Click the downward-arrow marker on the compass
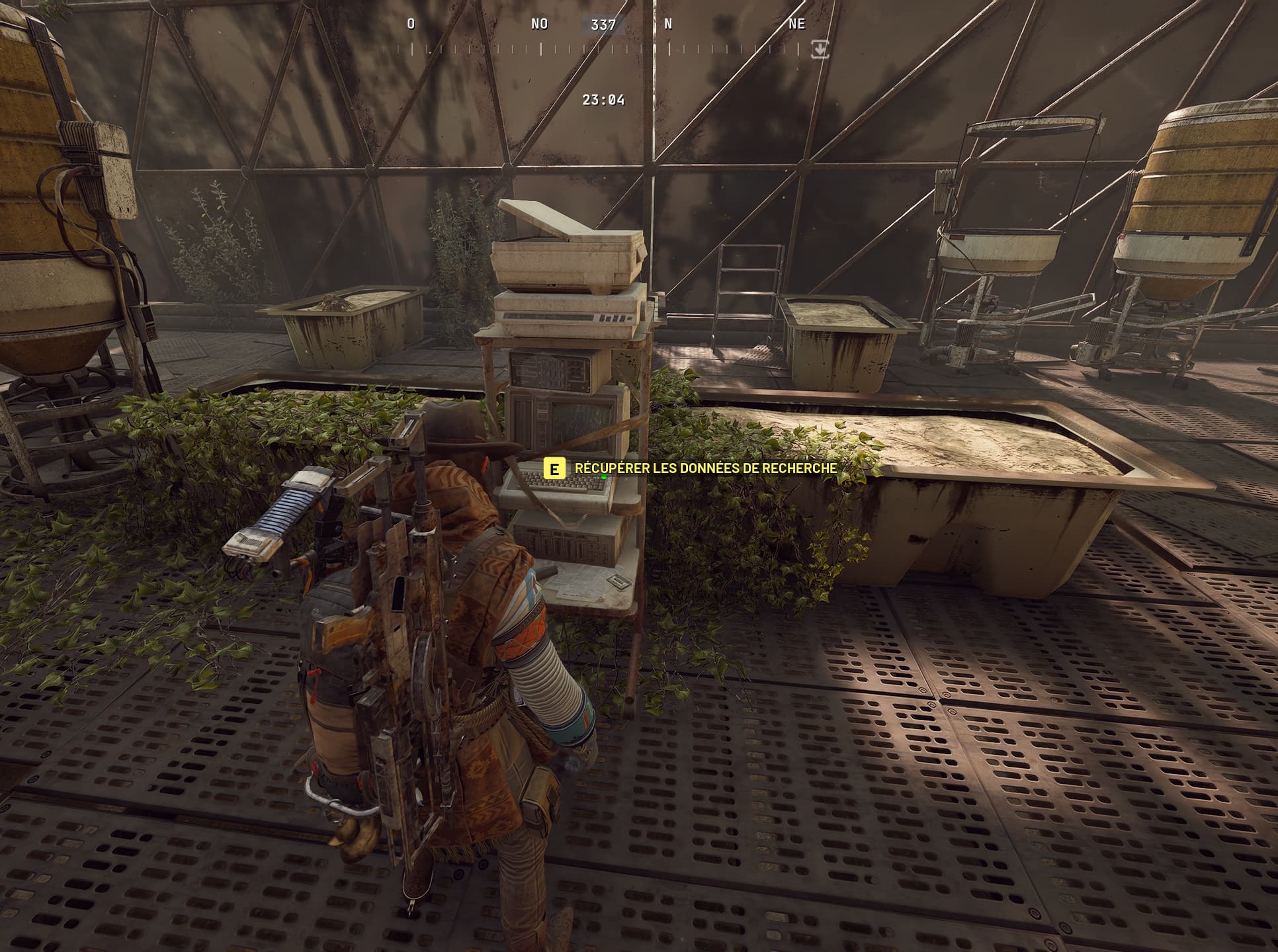 tap(820, 49)
